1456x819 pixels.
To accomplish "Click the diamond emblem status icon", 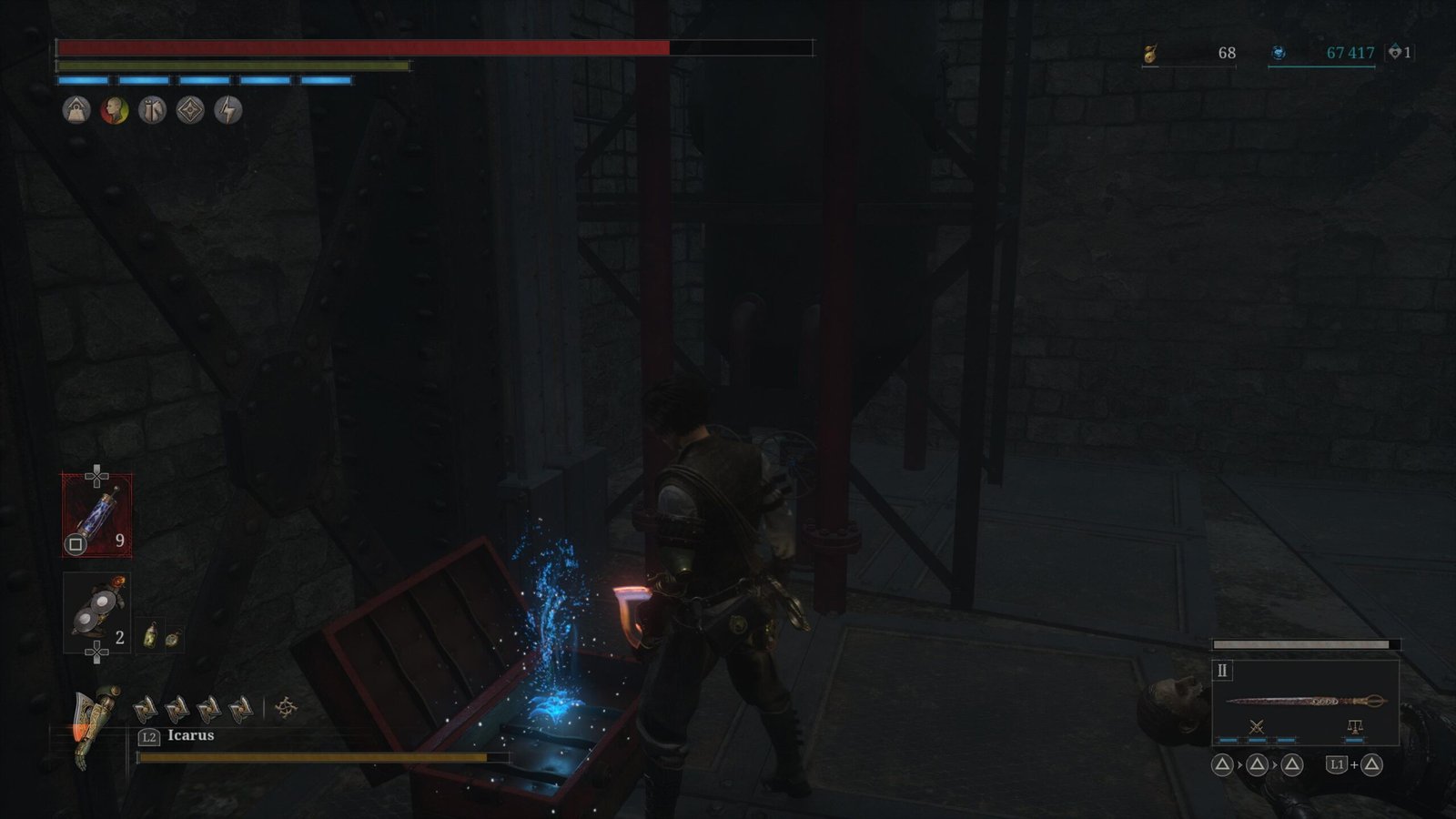I will 190,110.
